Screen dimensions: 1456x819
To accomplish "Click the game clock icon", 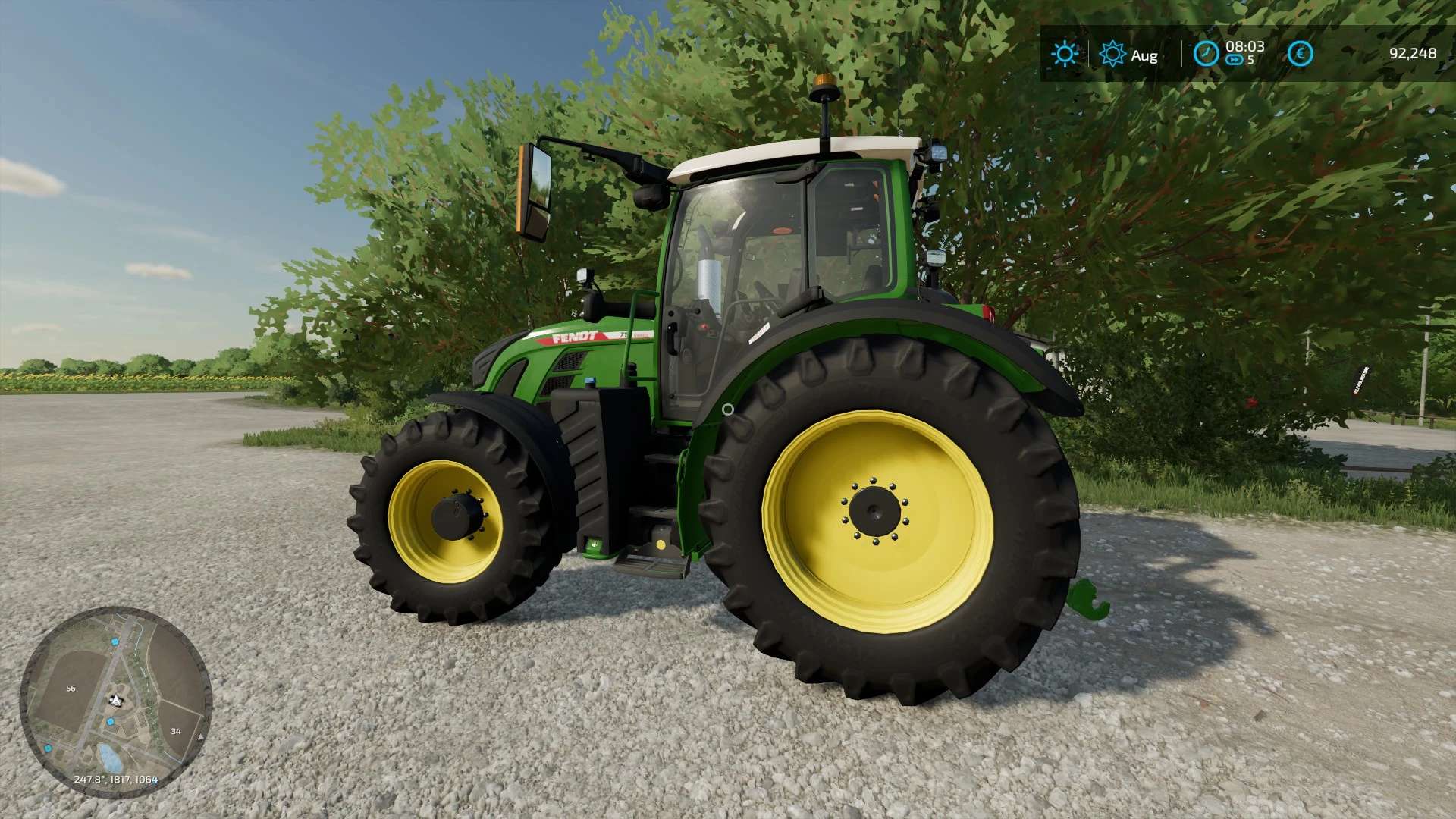I will click(1206, 54).
